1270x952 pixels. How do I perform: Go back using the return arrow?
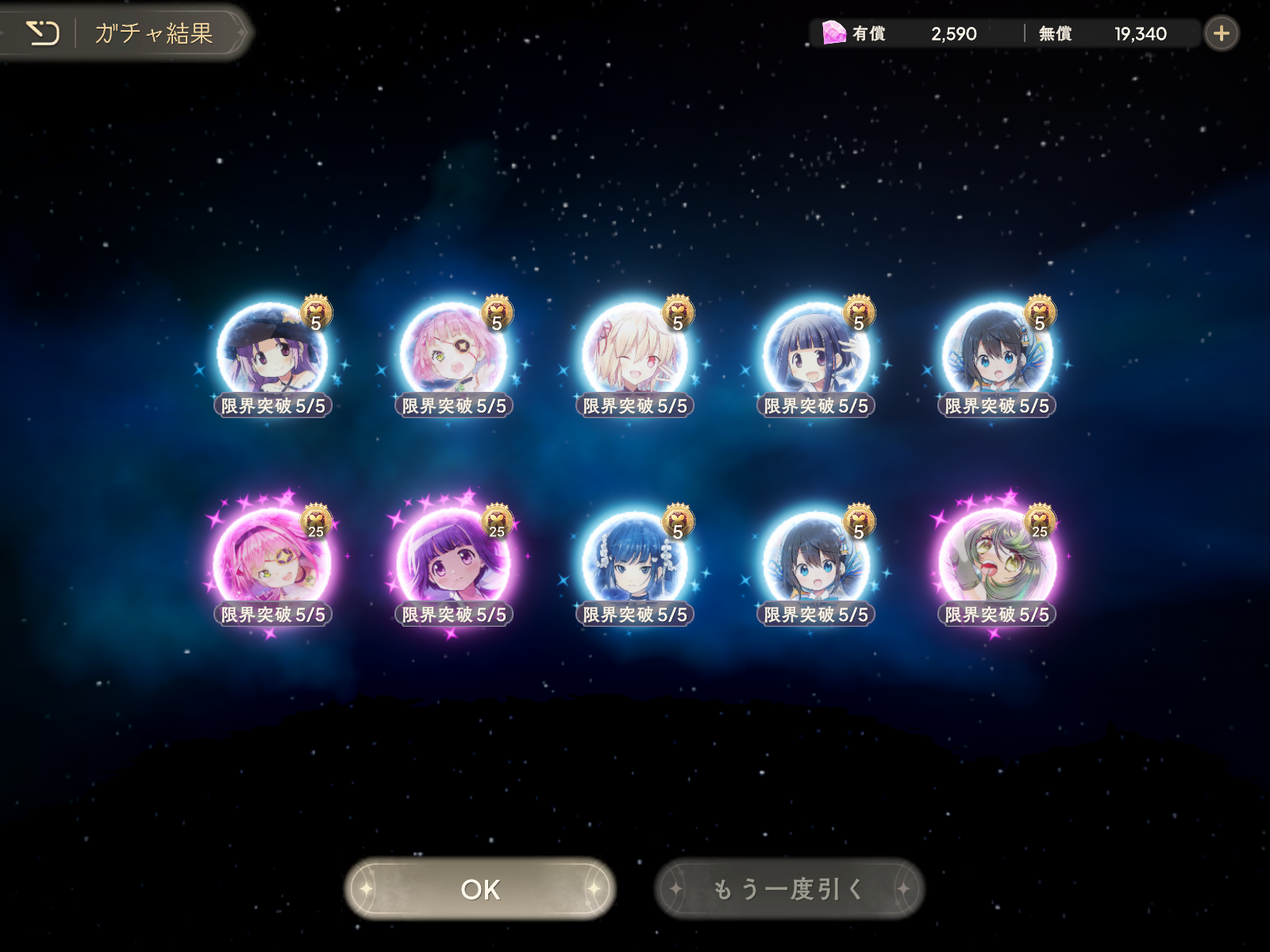(43, 33)
